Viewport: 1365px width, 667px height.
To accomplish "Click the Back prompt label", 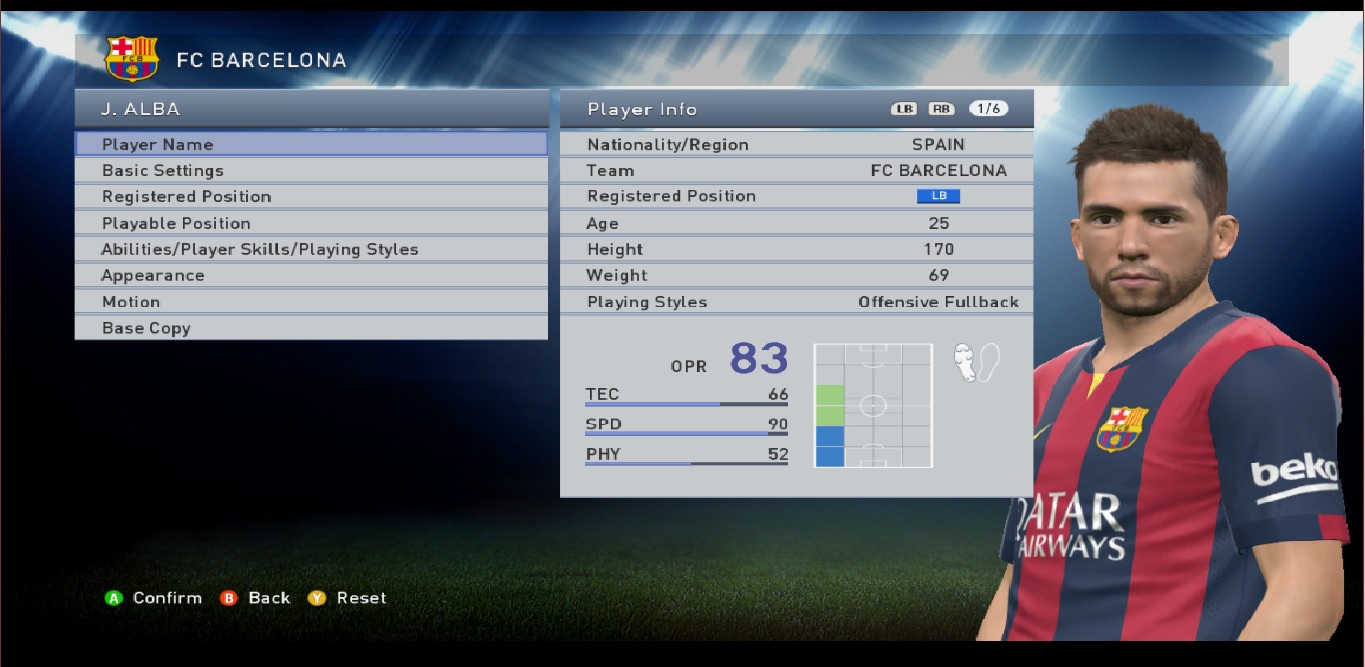I will point(269,598).
